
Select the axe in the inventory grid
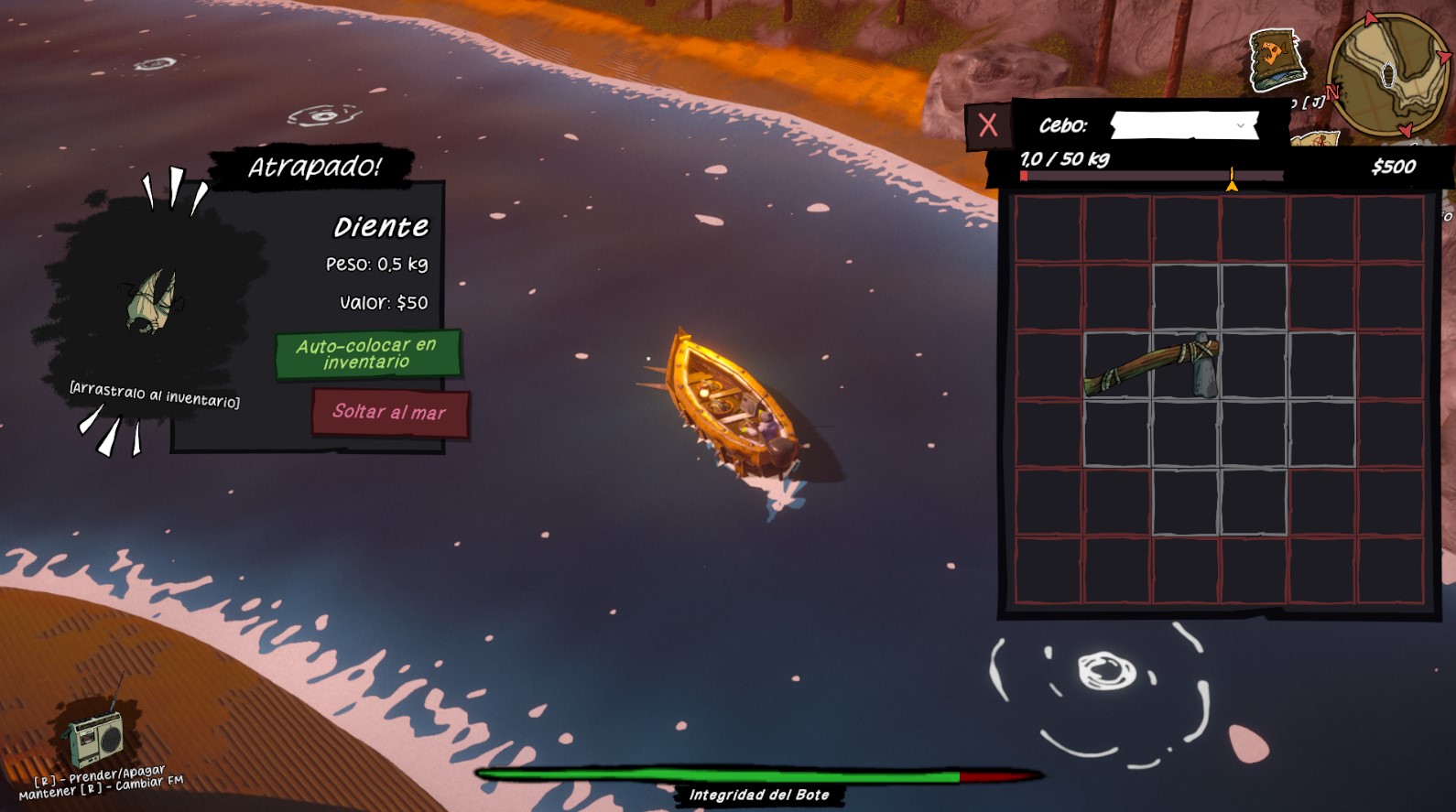tap(1154, 366)
